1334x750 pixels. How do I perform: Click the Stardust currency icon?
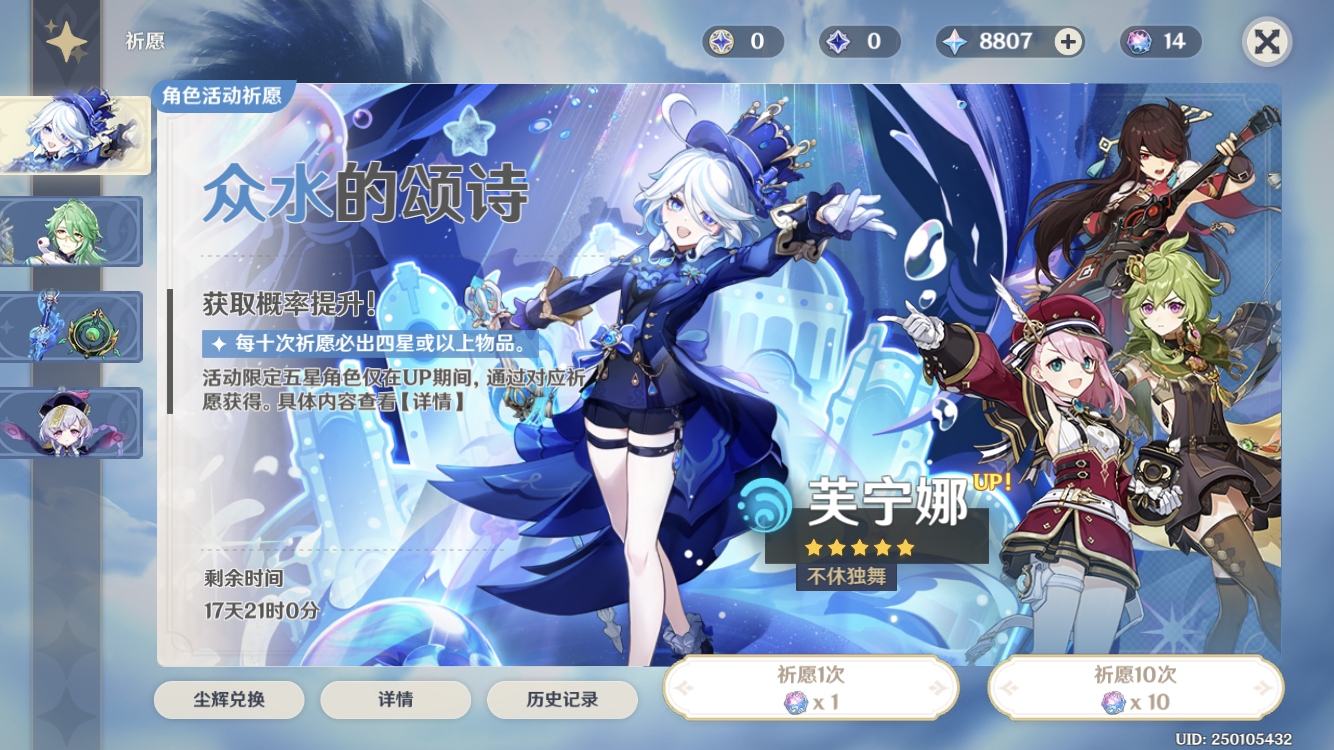pyautogui.click(x=836, y=41)
